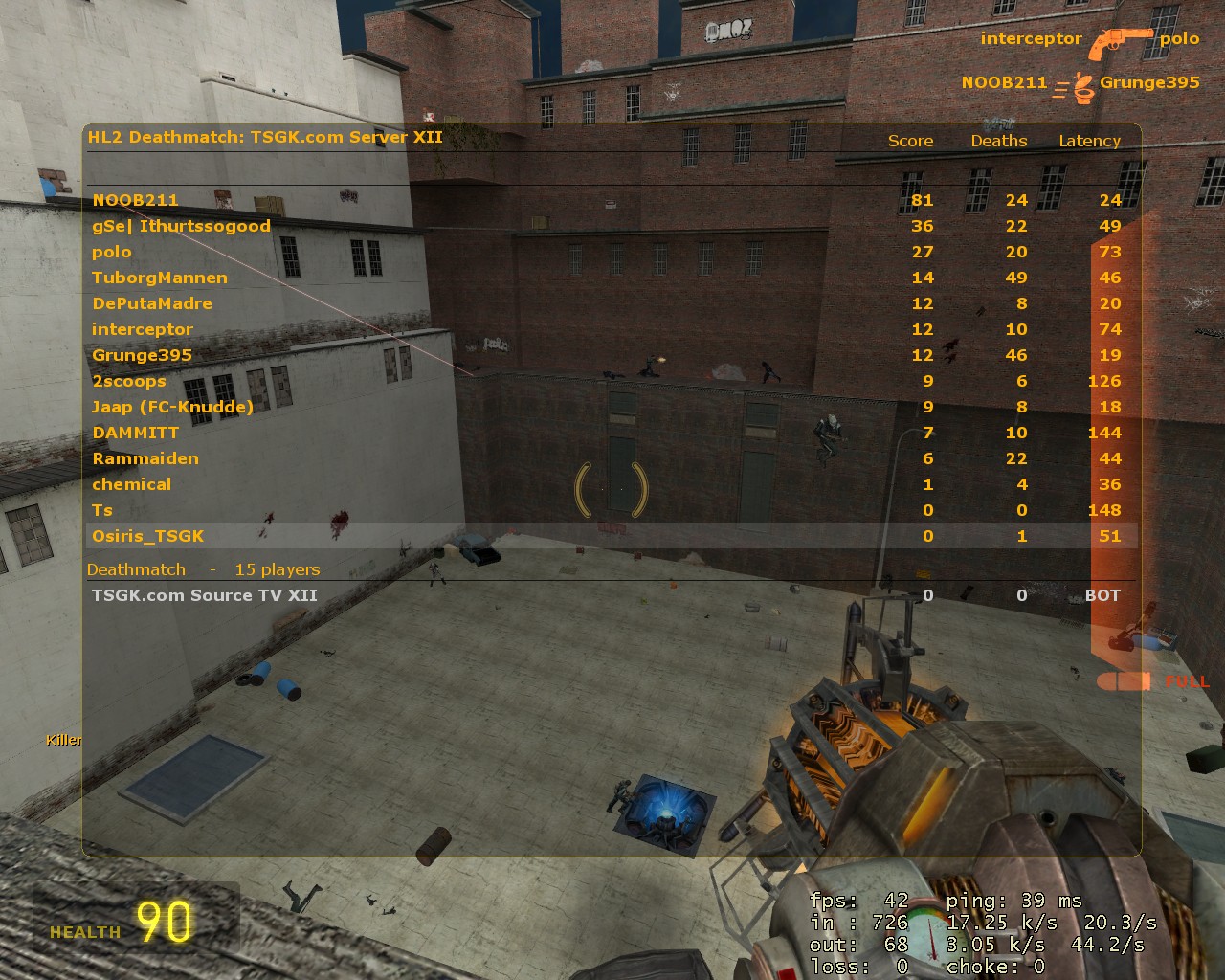Expand the Deaths column header

coord(999,141)
